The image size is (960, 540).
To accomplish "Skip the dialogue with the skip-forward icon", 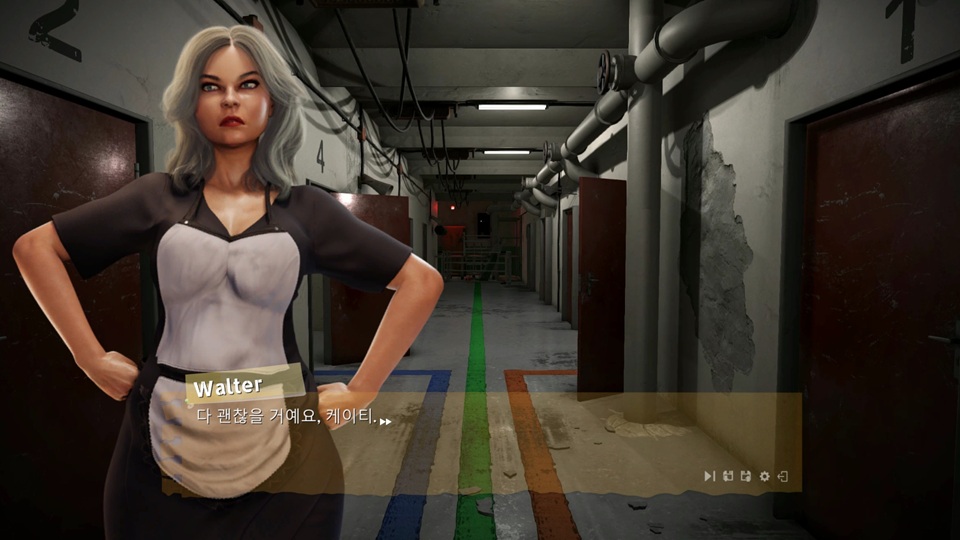I will 709,476.
